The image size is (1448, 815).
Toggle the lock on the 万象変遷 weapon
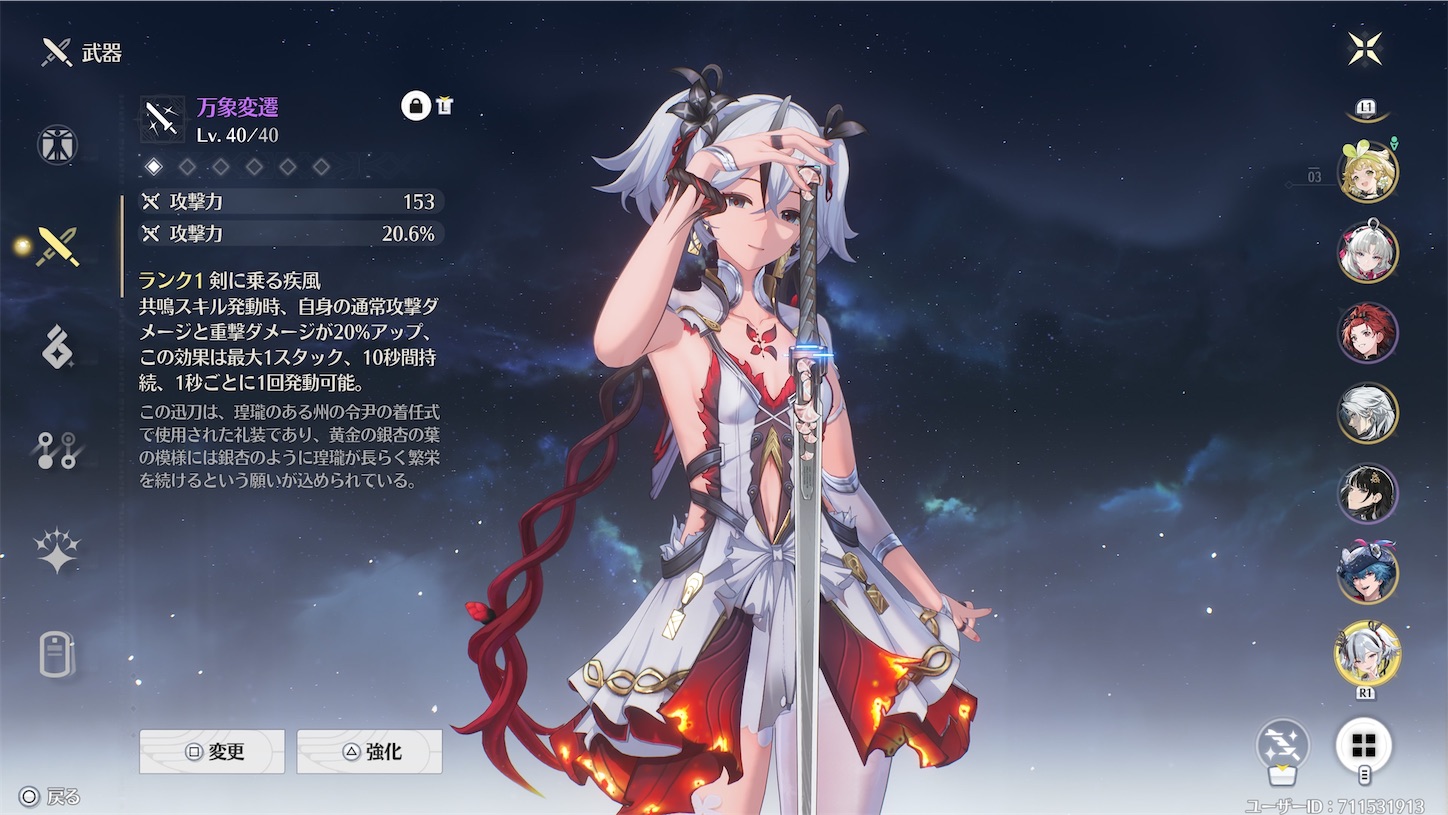(415, 104)
